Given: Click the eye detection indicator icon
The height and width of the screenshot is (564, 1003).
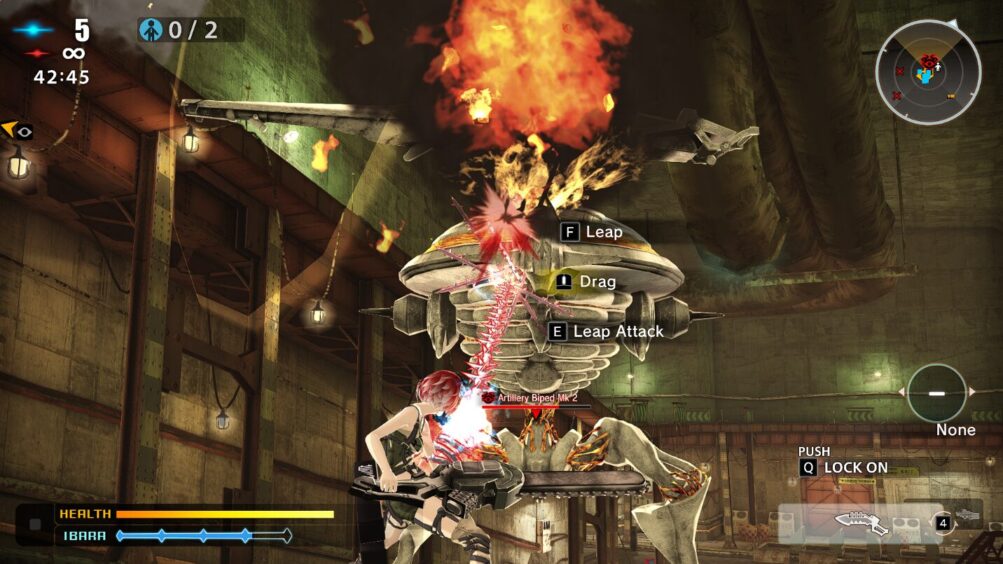Looking at the screenshot, I should point(18,131).
